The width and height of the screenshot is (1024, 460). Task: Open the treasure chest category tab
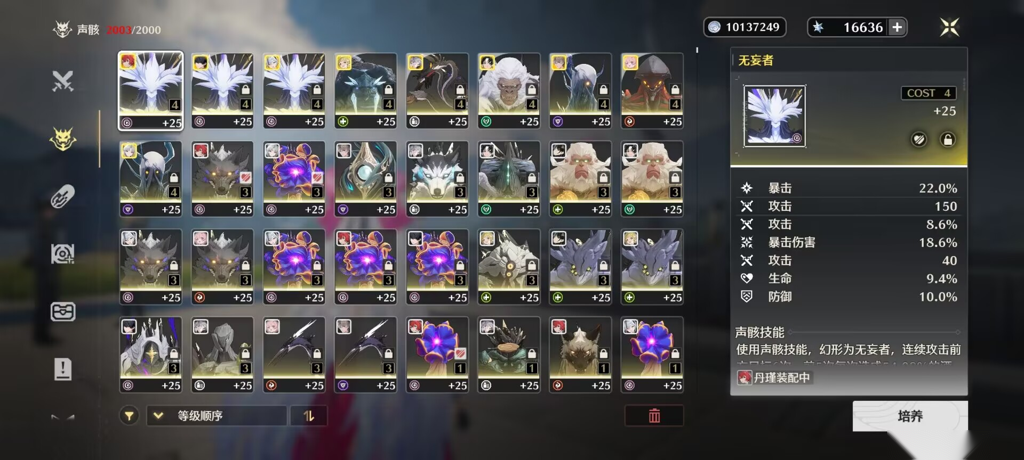[x=63, y=311]
